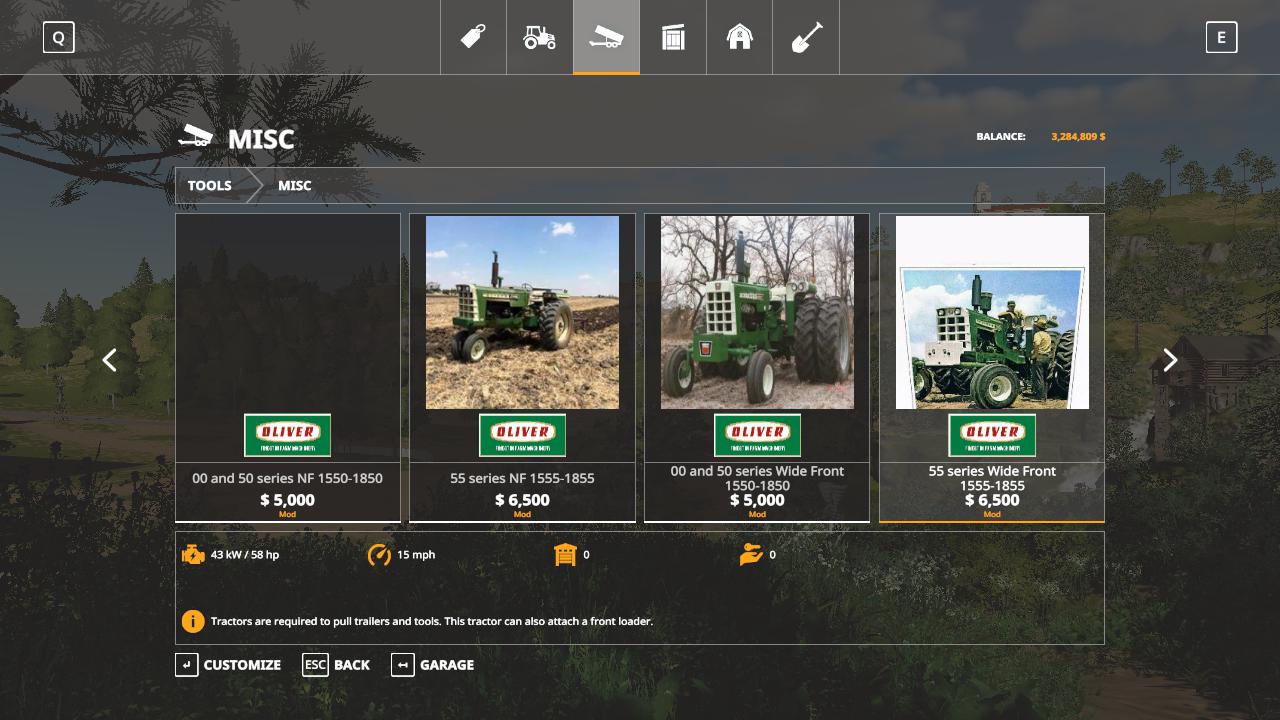The width and height of the screenshot is (1280, 720).
Task: Choose the 55 series NF 1555-1855 tractor
Action: 522,367
